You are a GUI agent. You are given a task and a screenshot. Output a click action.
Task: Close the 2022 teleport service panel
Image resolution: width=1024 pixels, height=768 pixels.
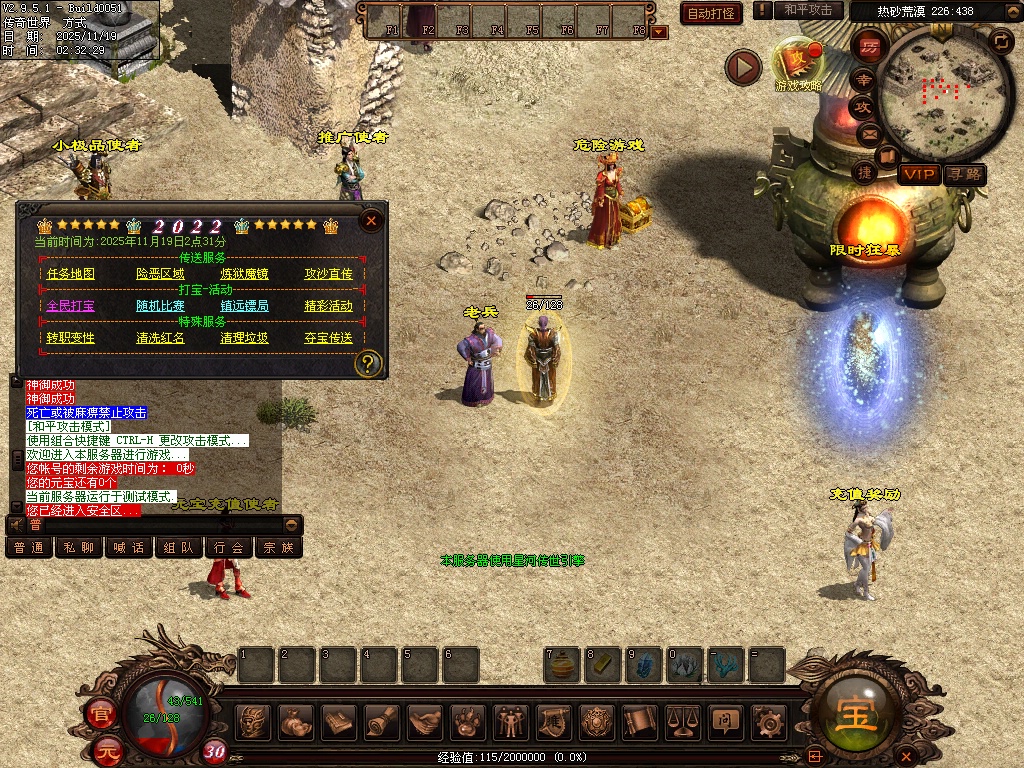pyautogui.click(x=371, y=220)
